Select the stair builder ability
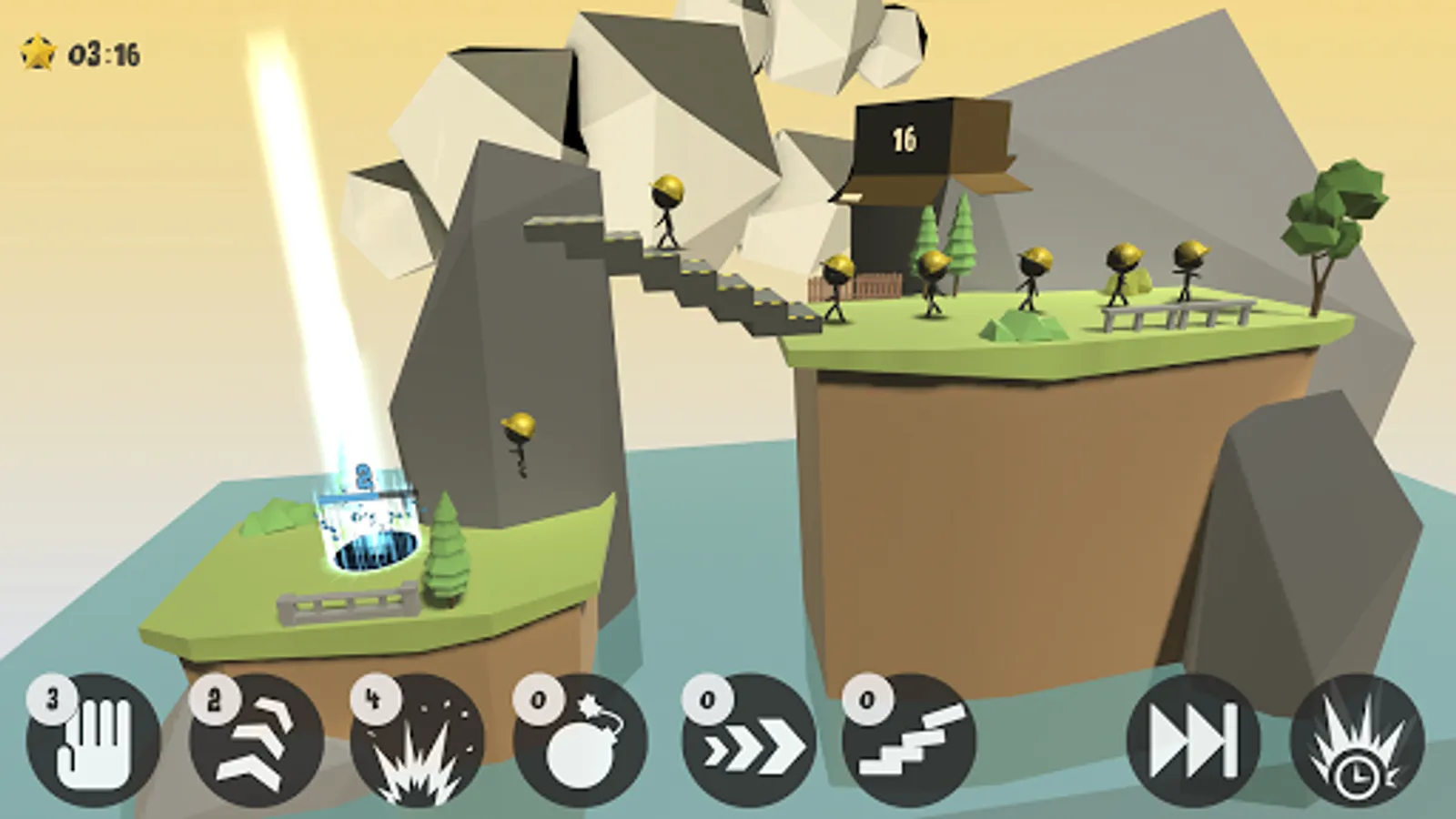Image resolution: width=1456 pixels, height=819 pixels. tap(909, 741)
